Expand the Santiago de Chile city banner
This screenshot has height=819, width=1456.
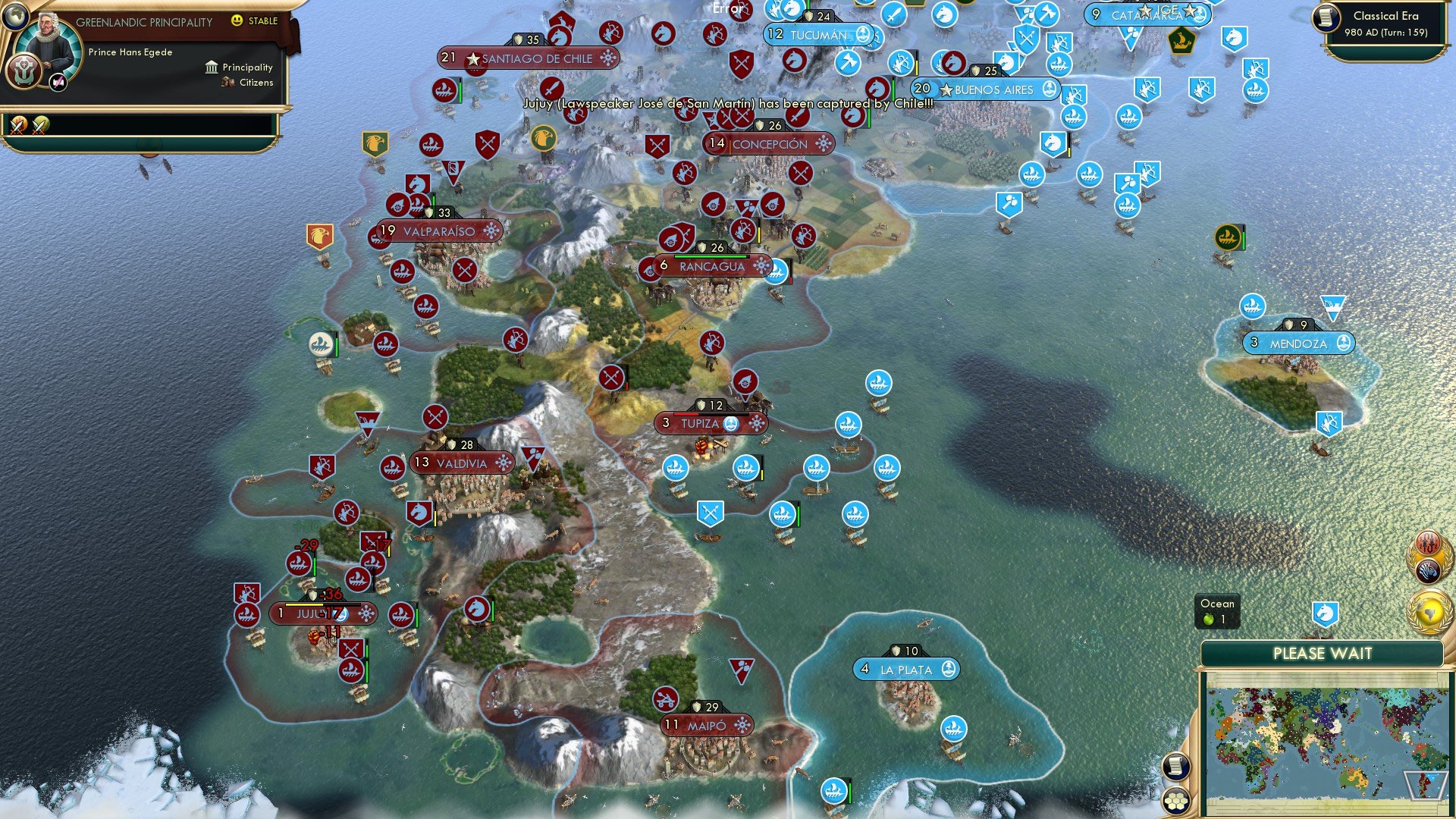pos(528,58)
